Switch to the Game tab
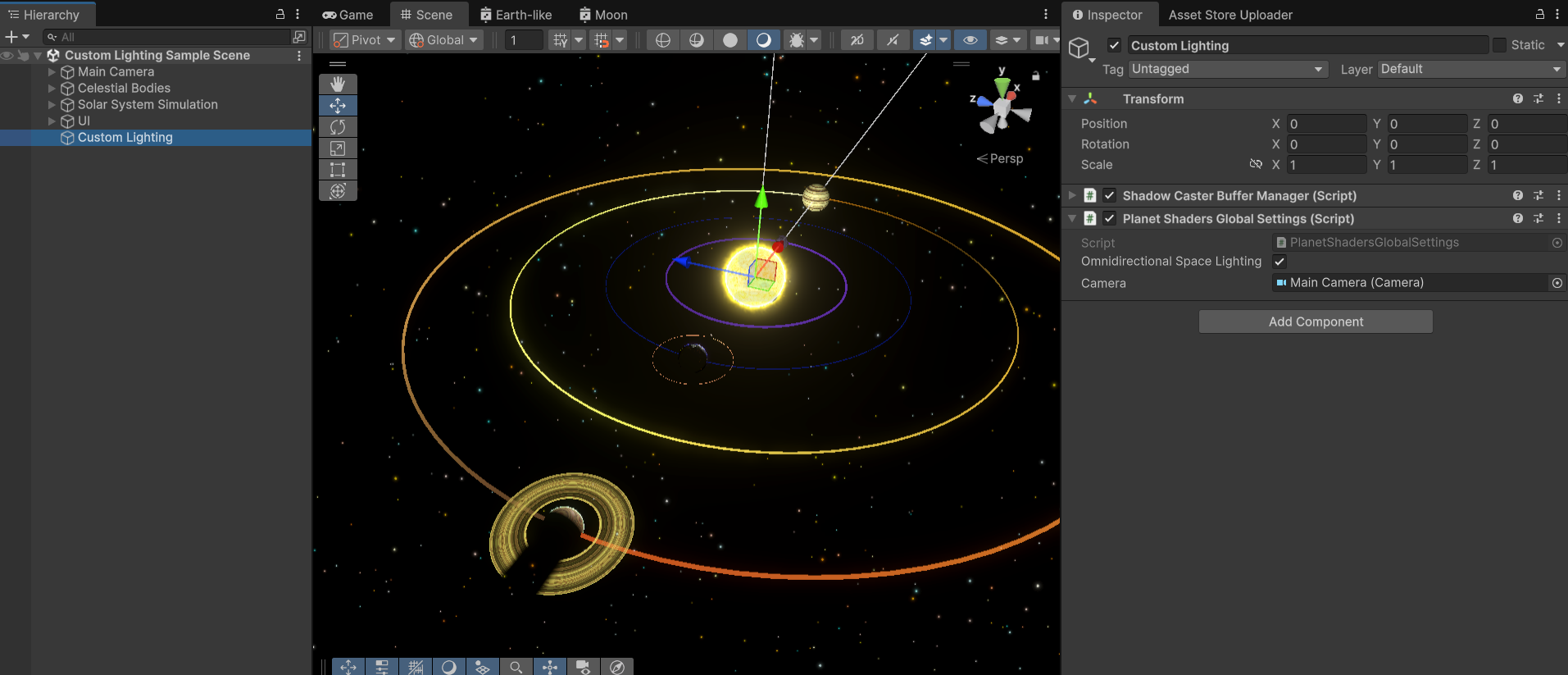The width and height of the screenshot is (1568, 675). click(x=348, y=14)
